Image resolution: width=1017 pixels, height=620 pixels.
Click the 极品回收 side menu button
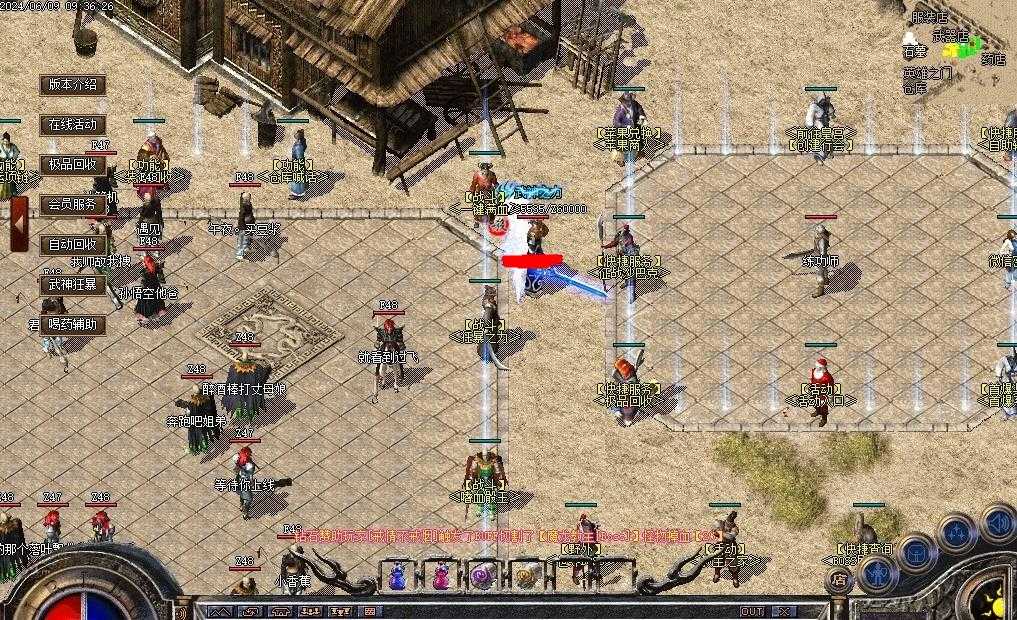point(73,164)
